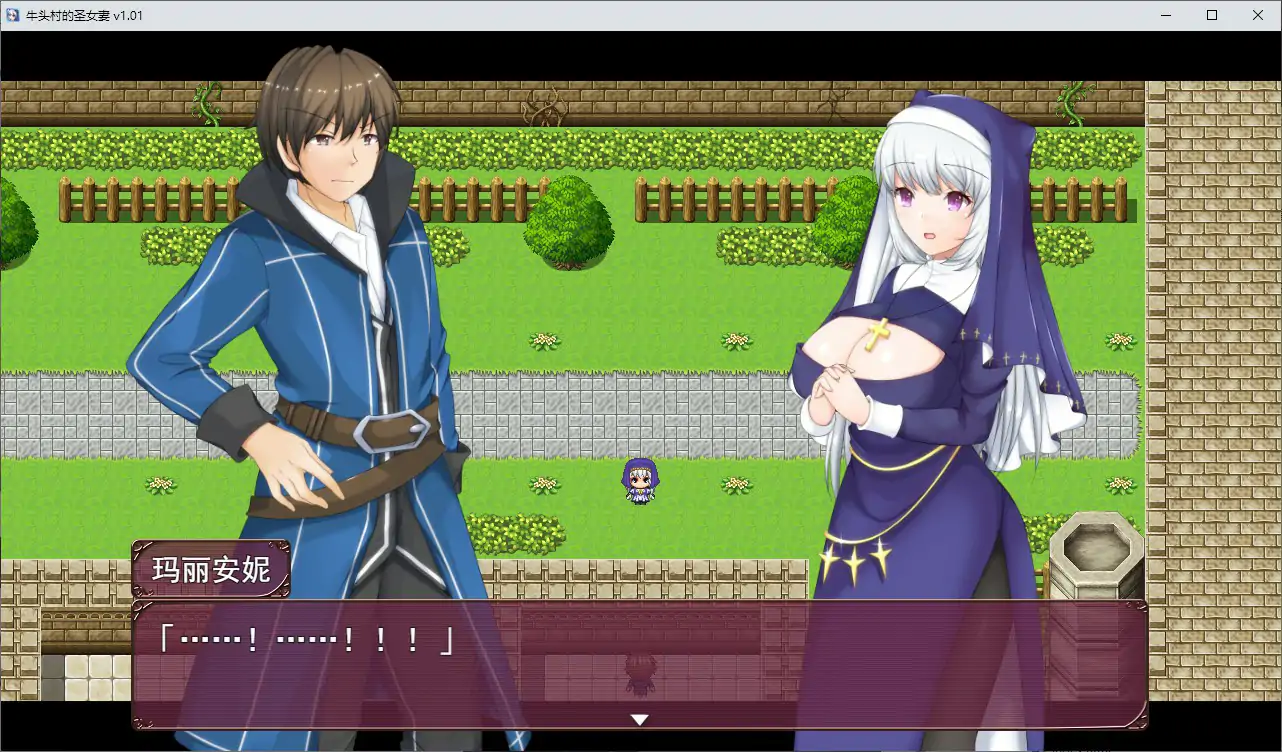Click the title text 牛头村的圣女妻 v1.01
Screen dimensions: 1282x752
coord(85,15)
